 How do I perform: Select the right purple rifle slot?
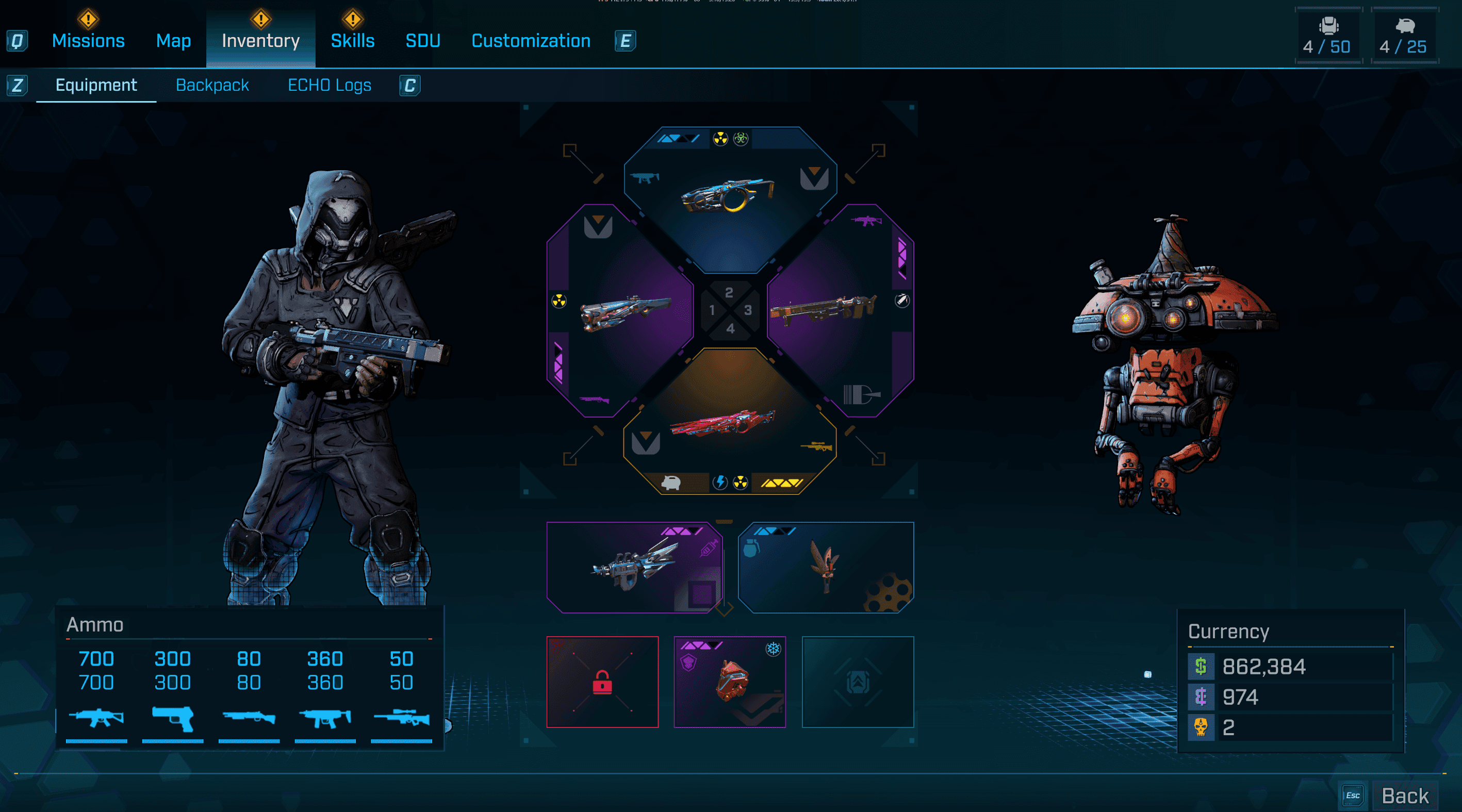pos(839,311)
